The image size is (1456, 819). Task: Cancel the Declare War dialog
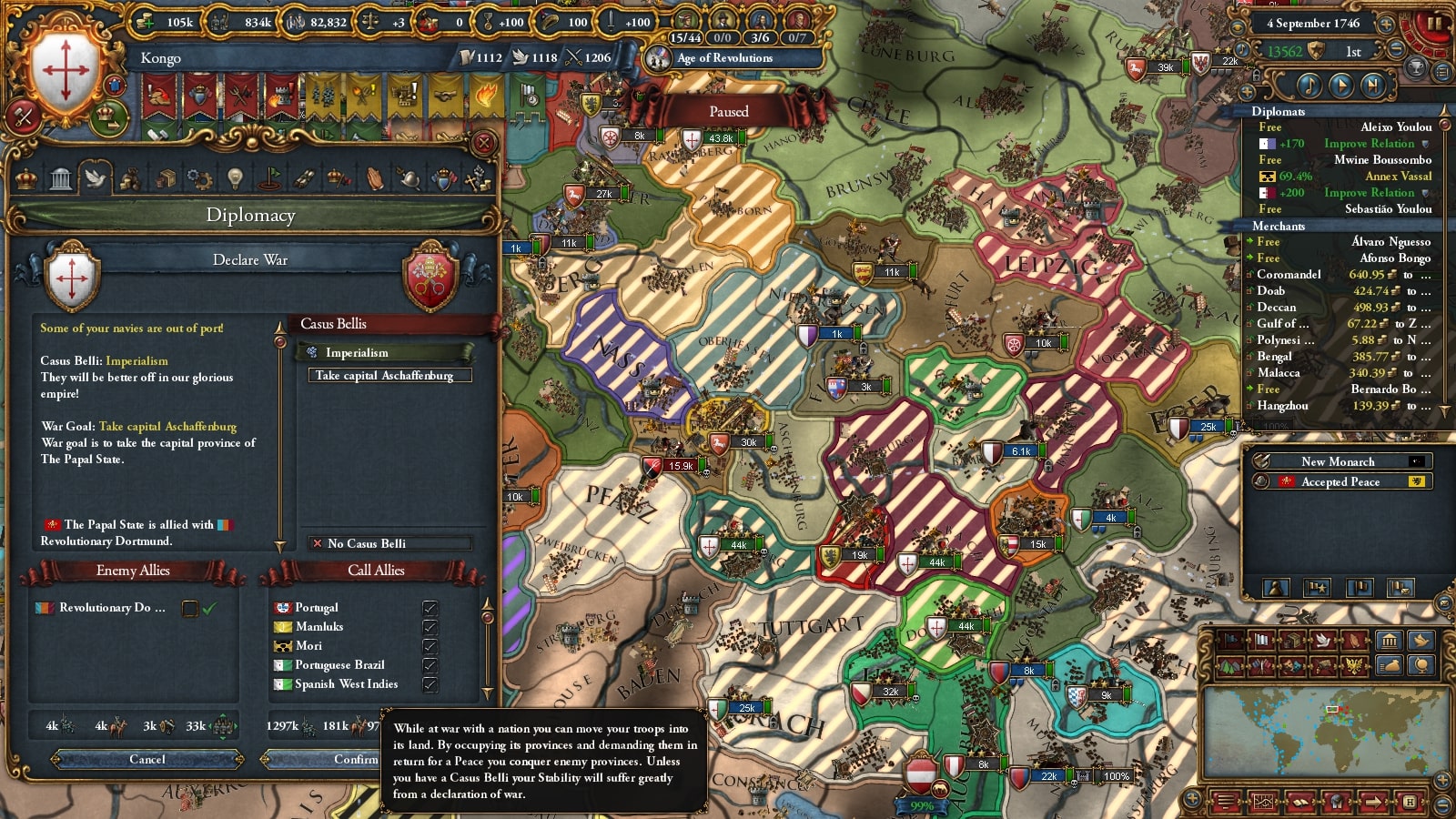point(147,759)
